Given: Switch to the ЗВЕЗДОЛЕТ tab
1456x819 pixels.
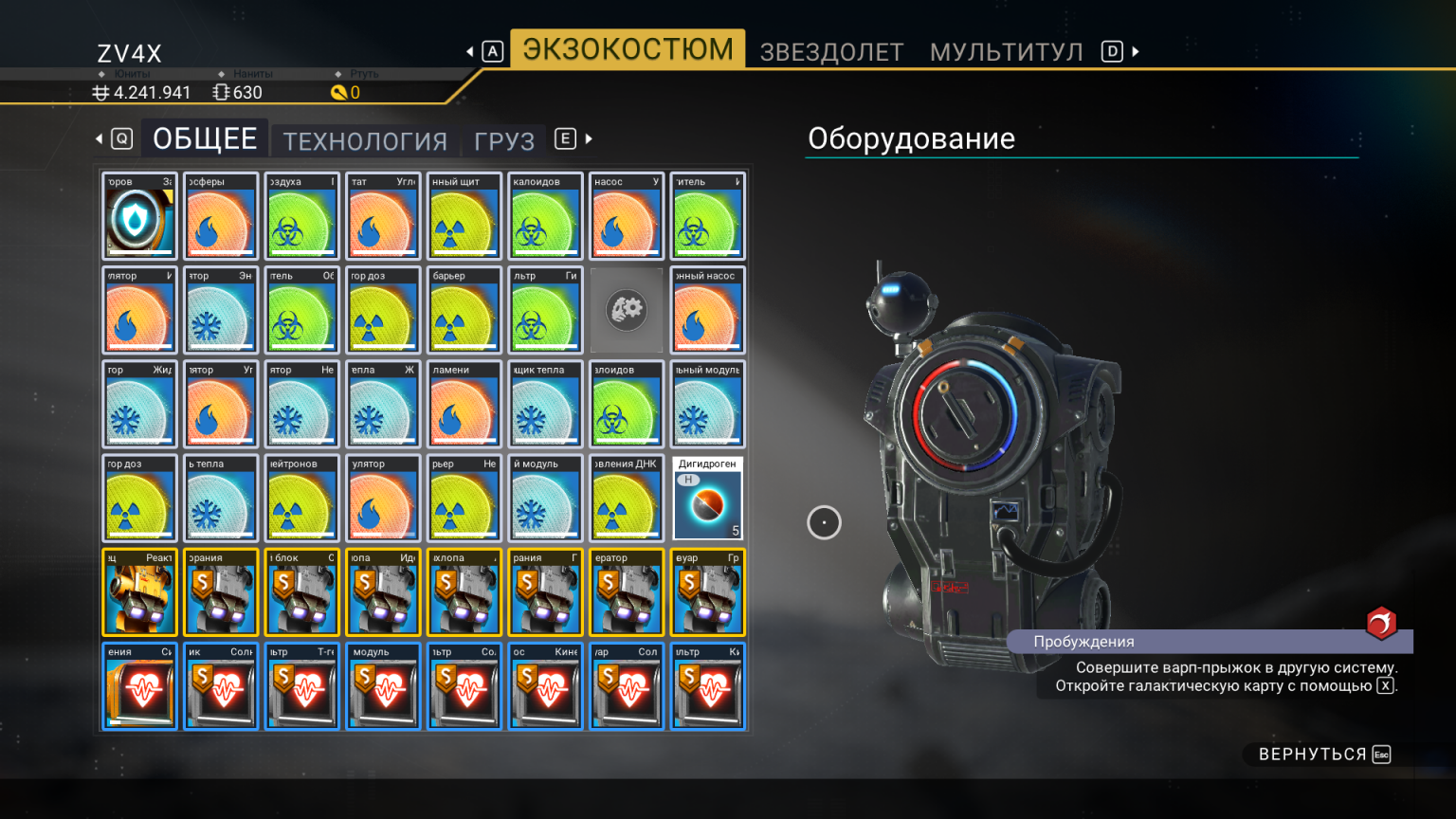Looking at the screenshot, I should click(x=831, y=52).
